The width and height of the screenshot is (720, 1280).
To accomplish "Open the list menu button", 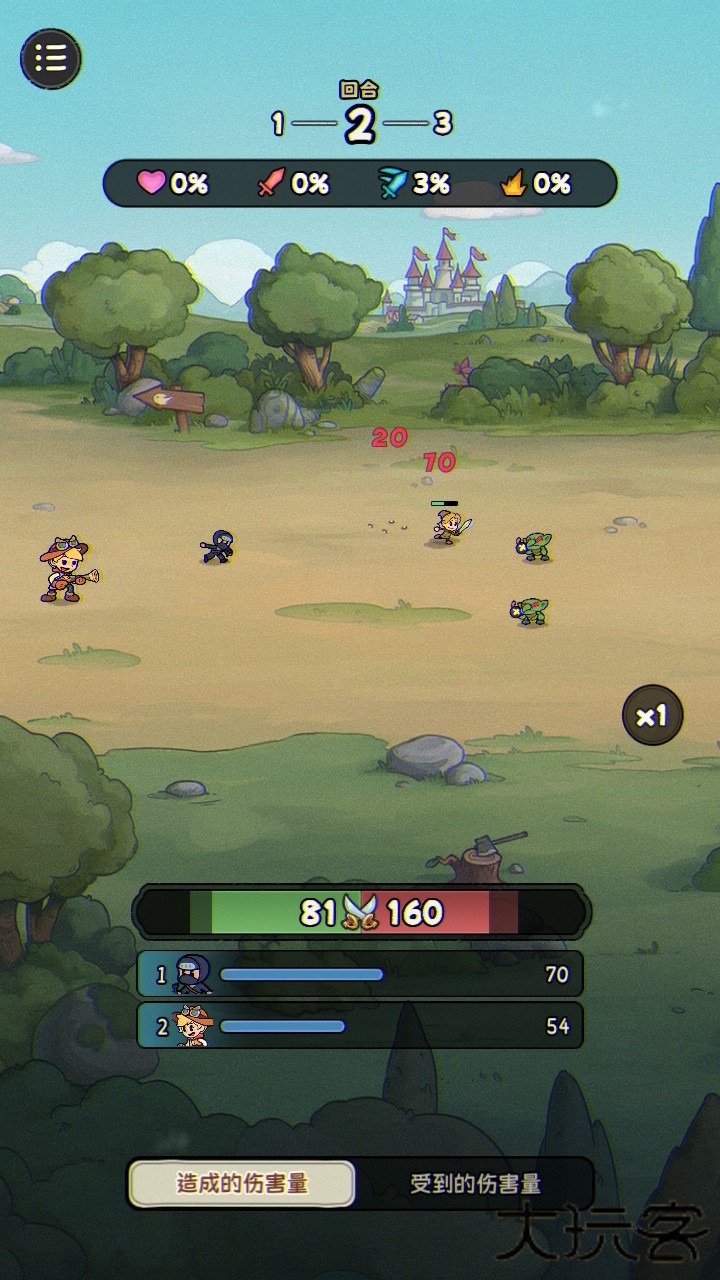I will (51, 58).
